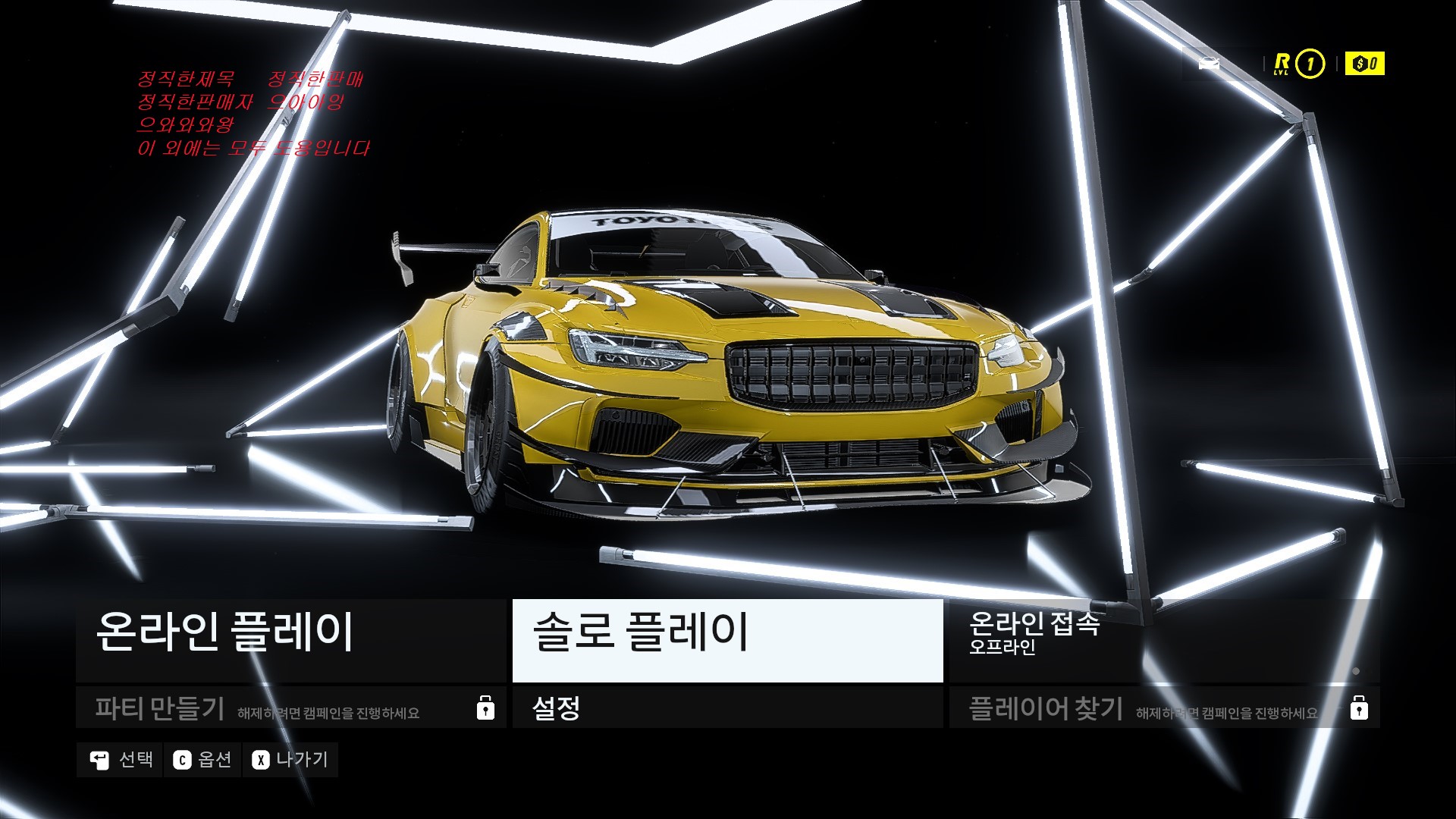Select the 온라인 플레이 menu tile
Viewport: 1456px width, 819px height.
click(290, 639)
